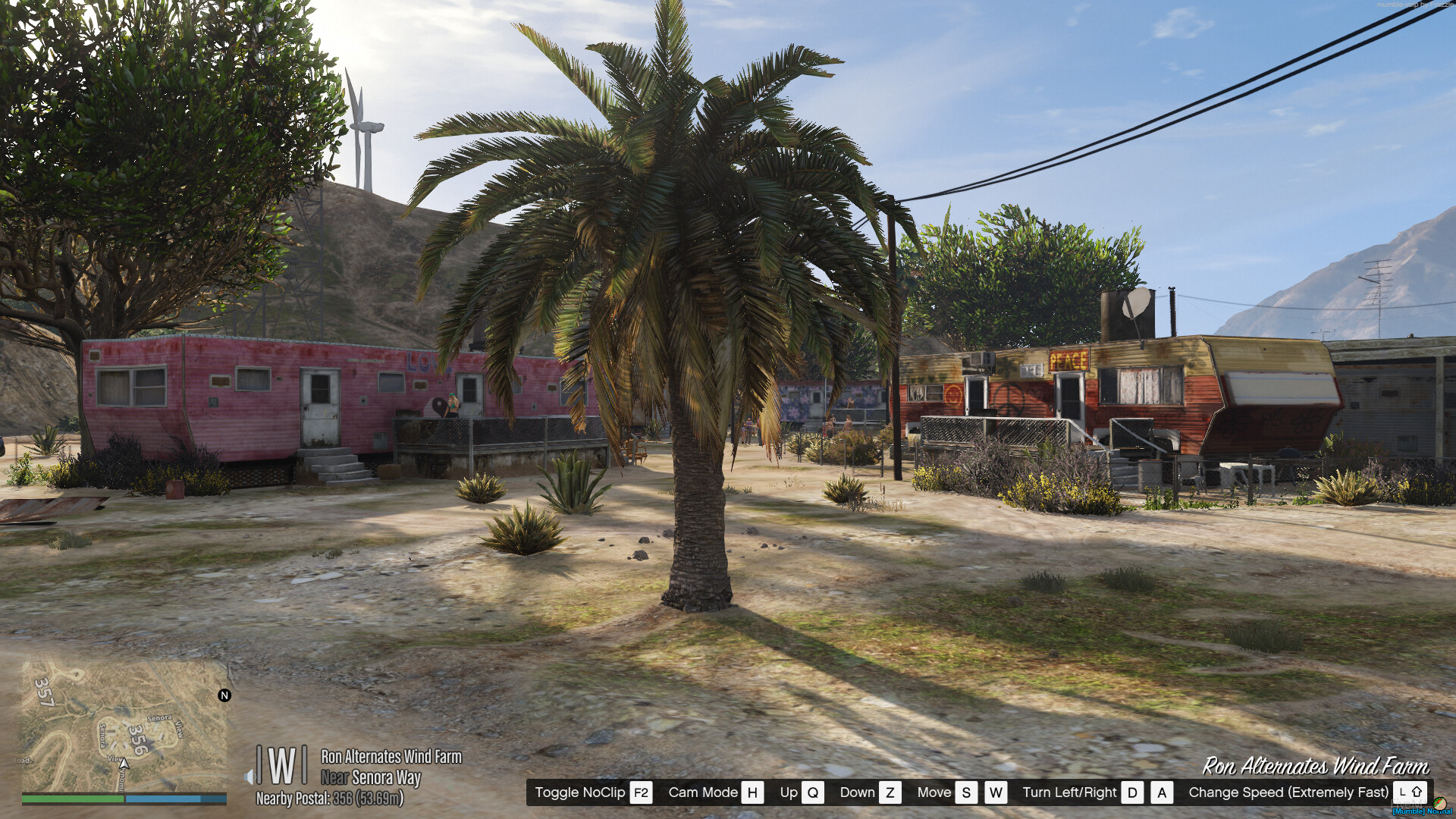Click the FiveM watermark text
This screenshot has width=1456, height=819.
pyautogui.click(x=1407, y=803)
